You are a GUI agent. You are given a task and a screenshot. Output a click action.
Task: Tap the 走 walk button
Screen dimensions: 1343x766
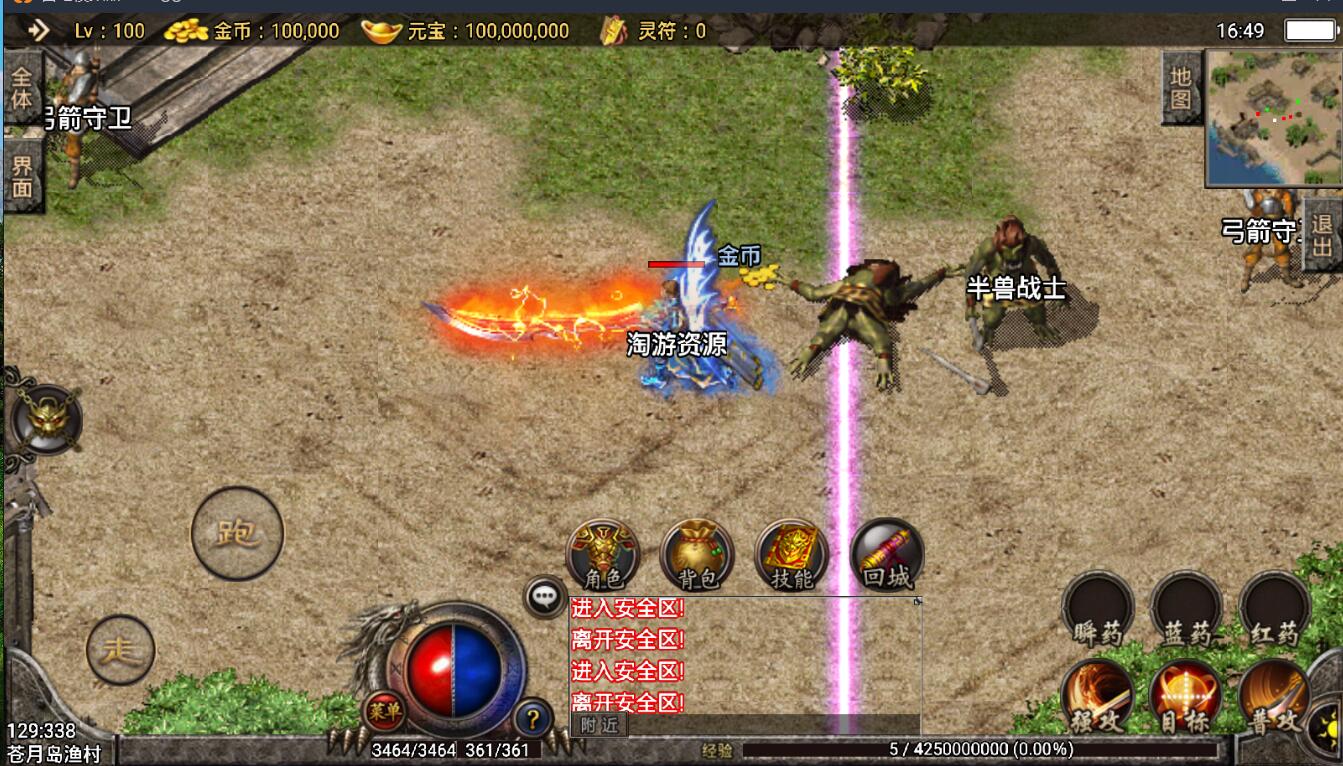(x=120, y=650)
